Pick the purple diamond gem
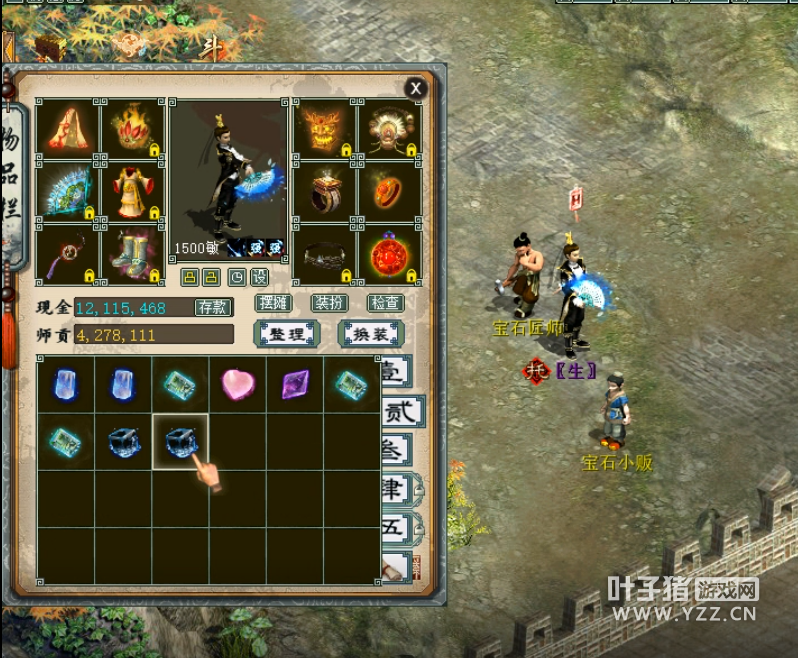Viewport: 798px width, 658px height. pos(295,384)
